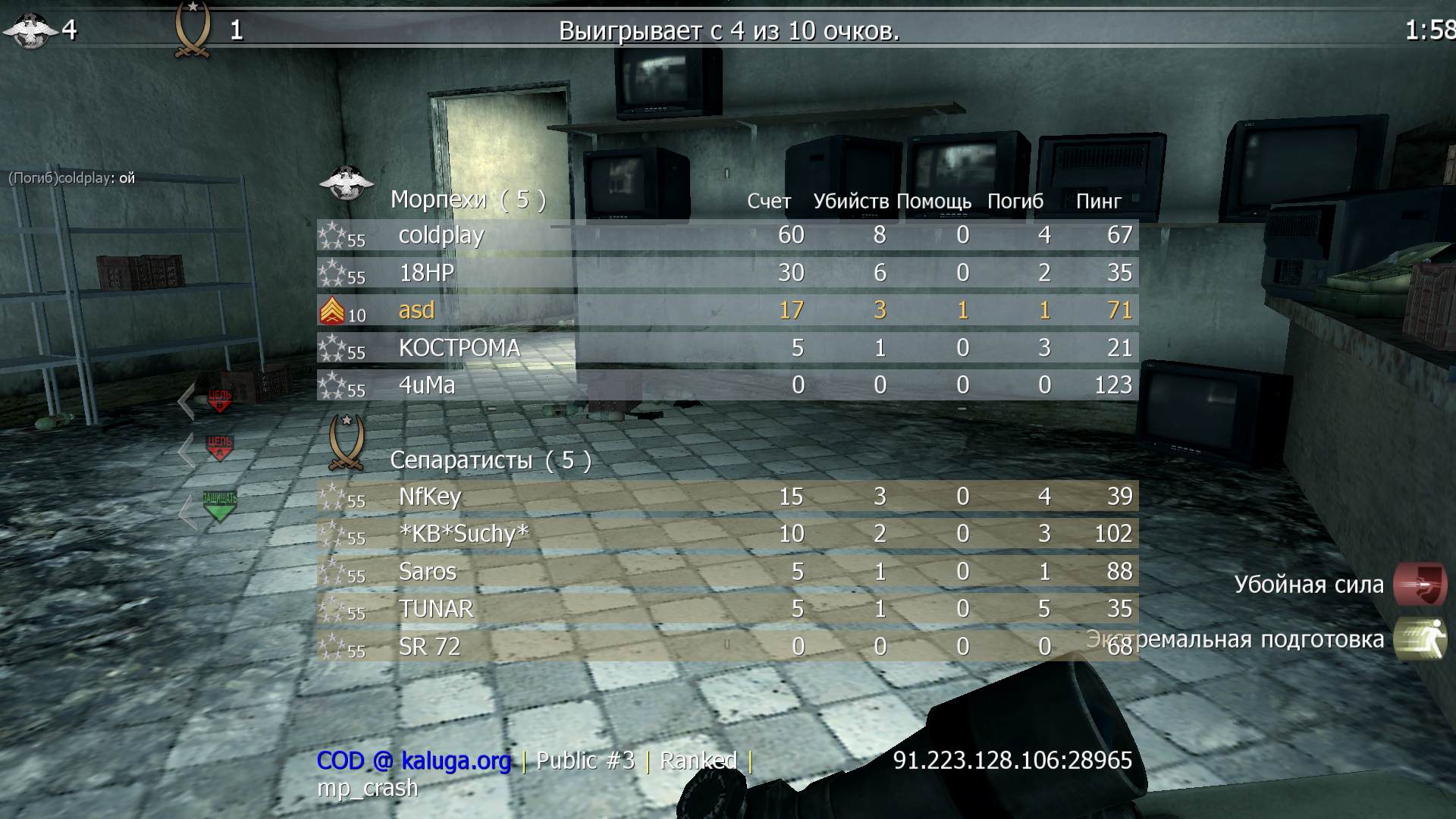1456x819 pixels.
Task: Select the red ЦЕЛЬ A objective marker
Action: [x=218, y=447]
